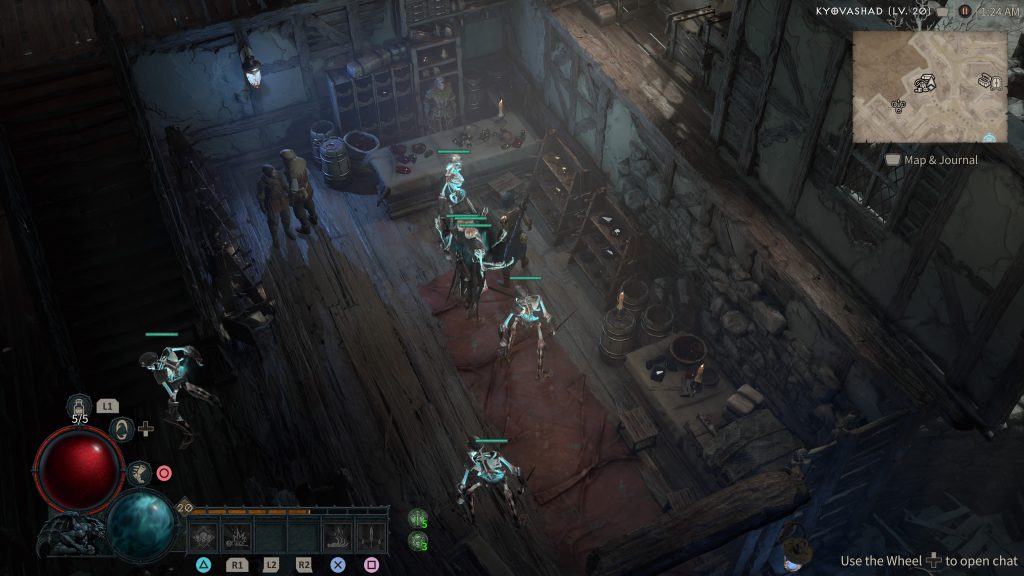Select the lower green minion buff icon
The height and width of the screenshot is (576, 1024).
[x=418, y=541]
